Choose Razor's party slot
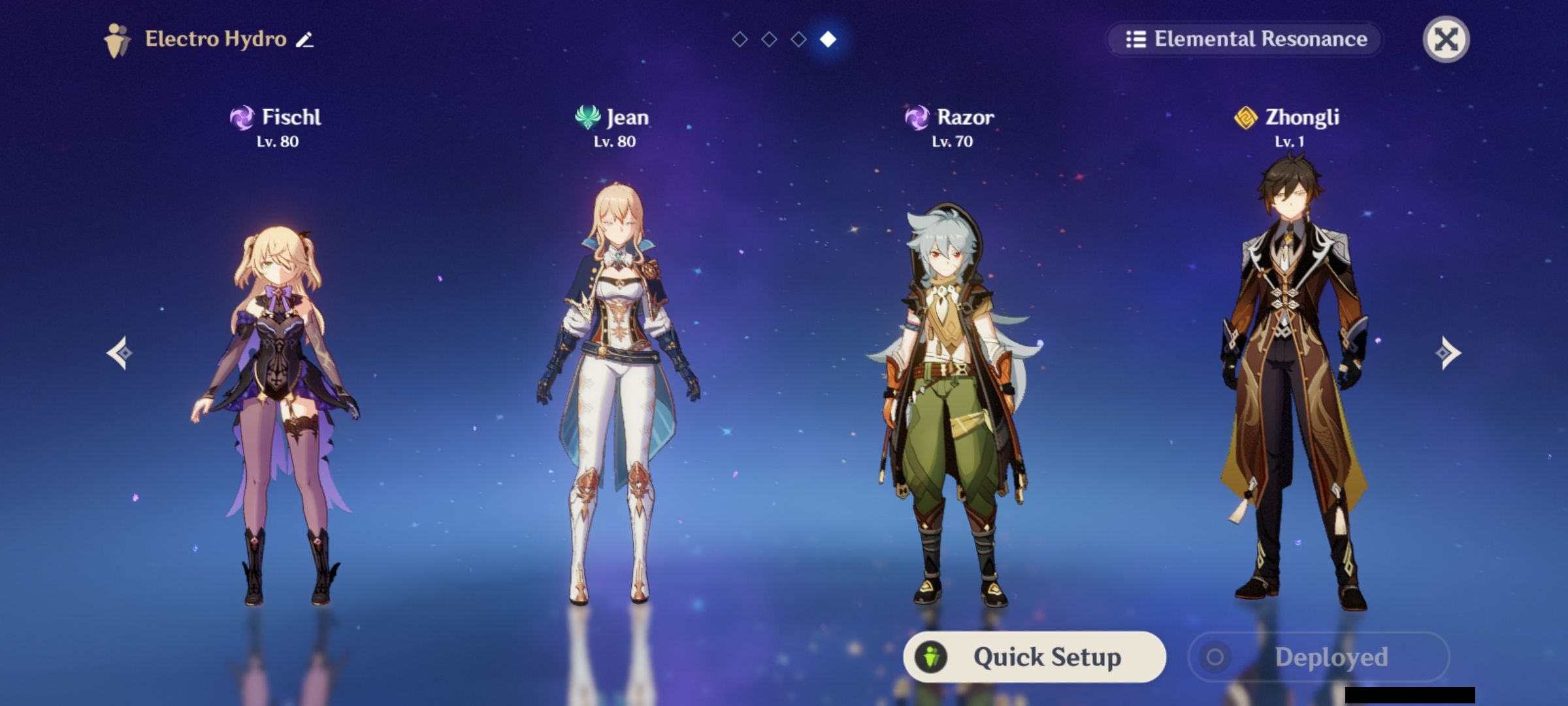 click(953, 392)
